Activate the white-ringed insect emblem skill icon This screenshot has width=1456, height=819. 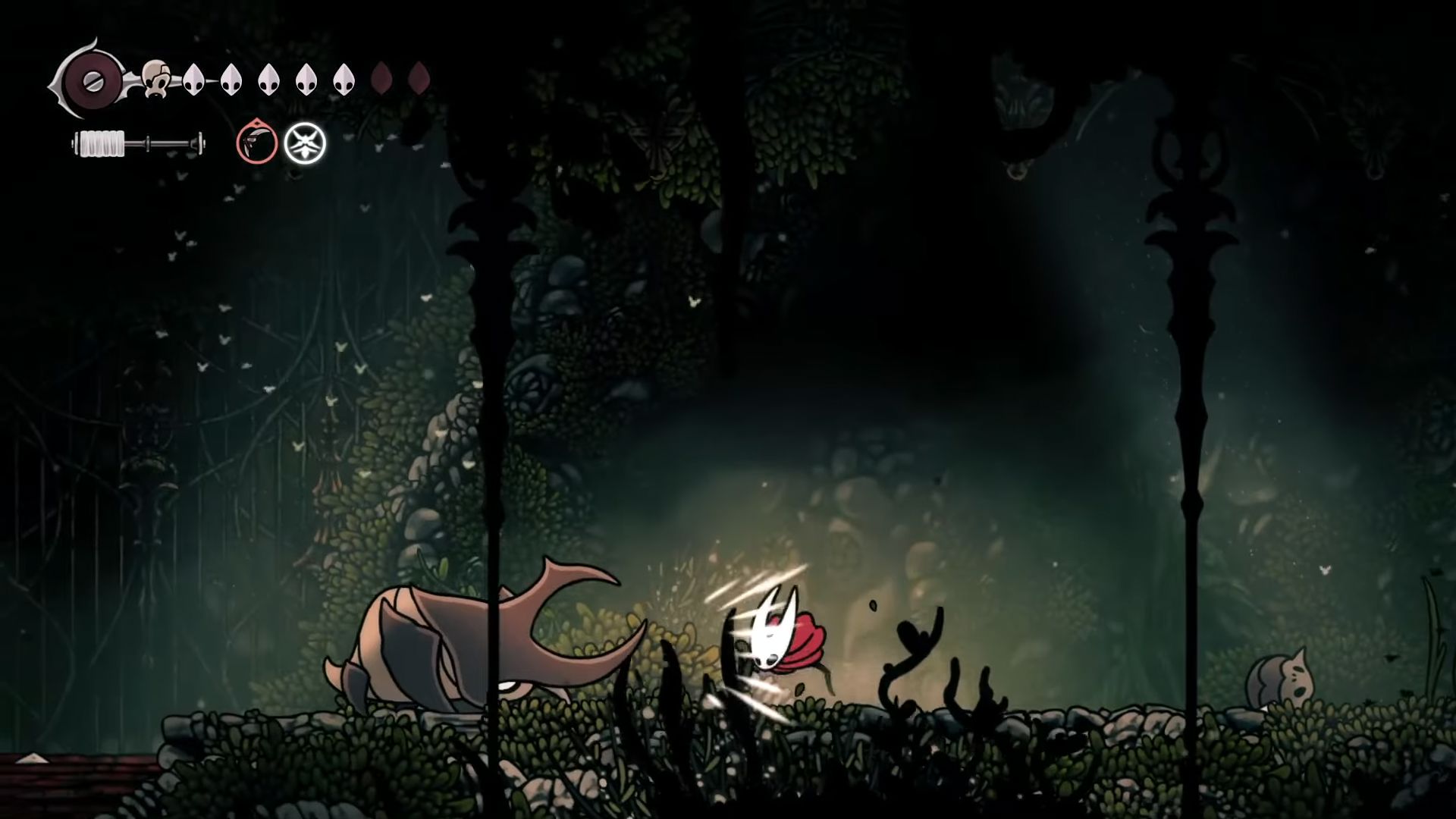(x=305, y=143)
